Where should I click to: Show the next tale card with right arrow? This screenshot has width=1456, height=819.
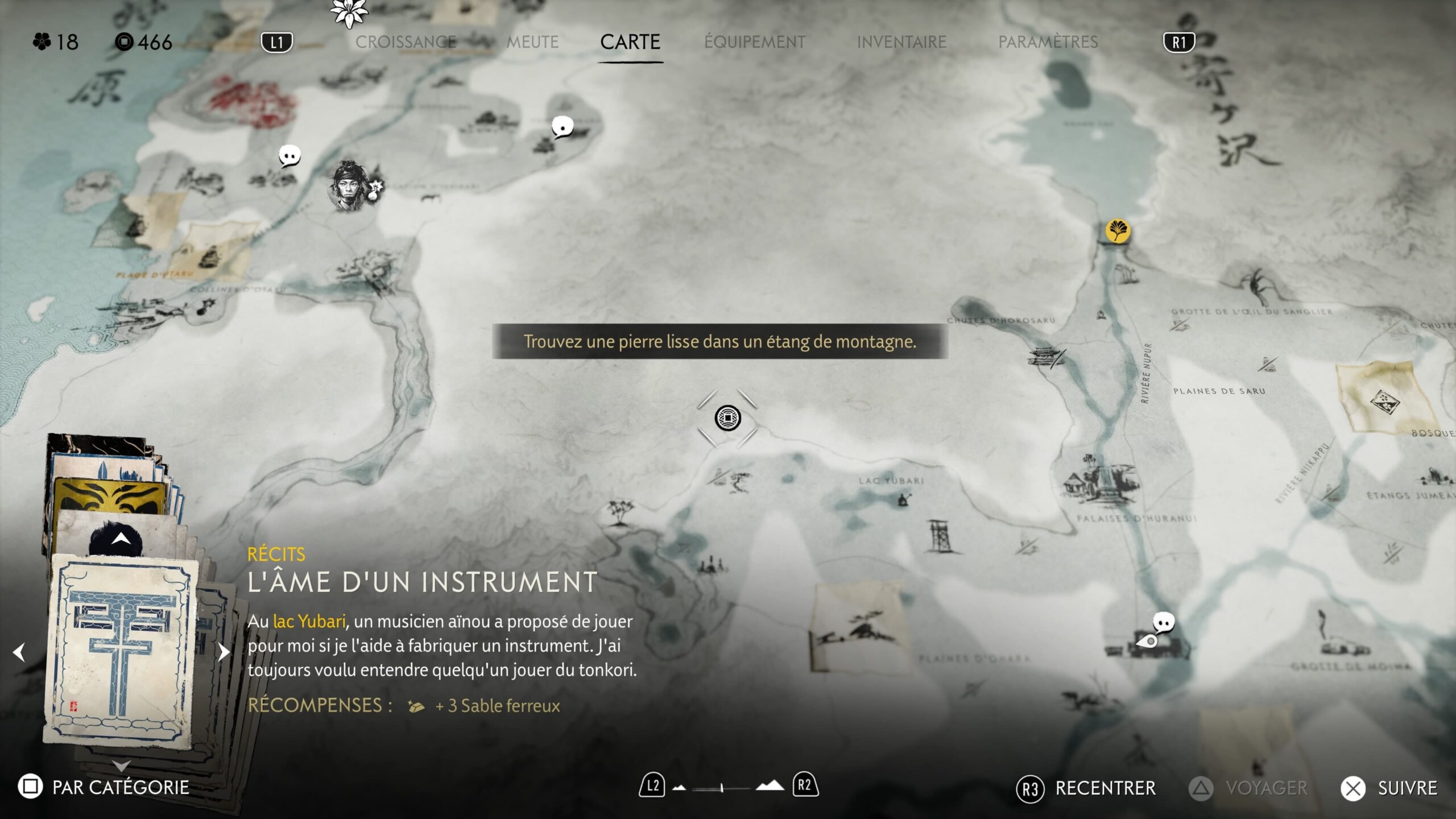[x=224, y=652]
